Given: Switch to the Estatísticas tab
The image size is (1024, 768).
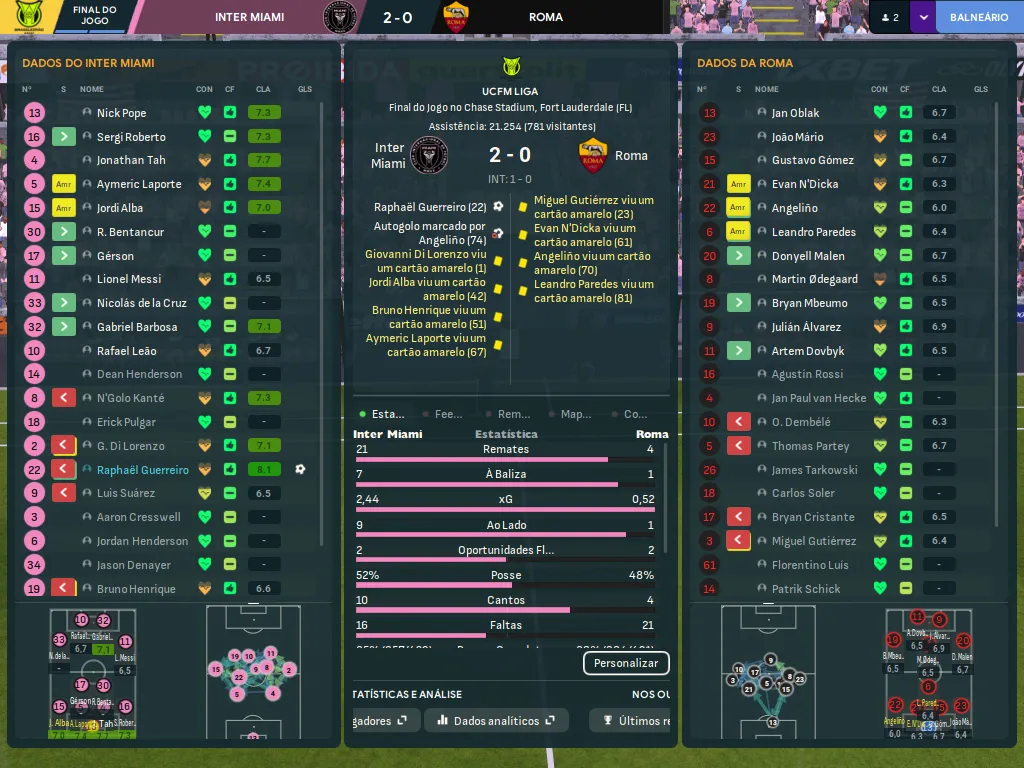Looking at the screenshot, I should point(382,414).
